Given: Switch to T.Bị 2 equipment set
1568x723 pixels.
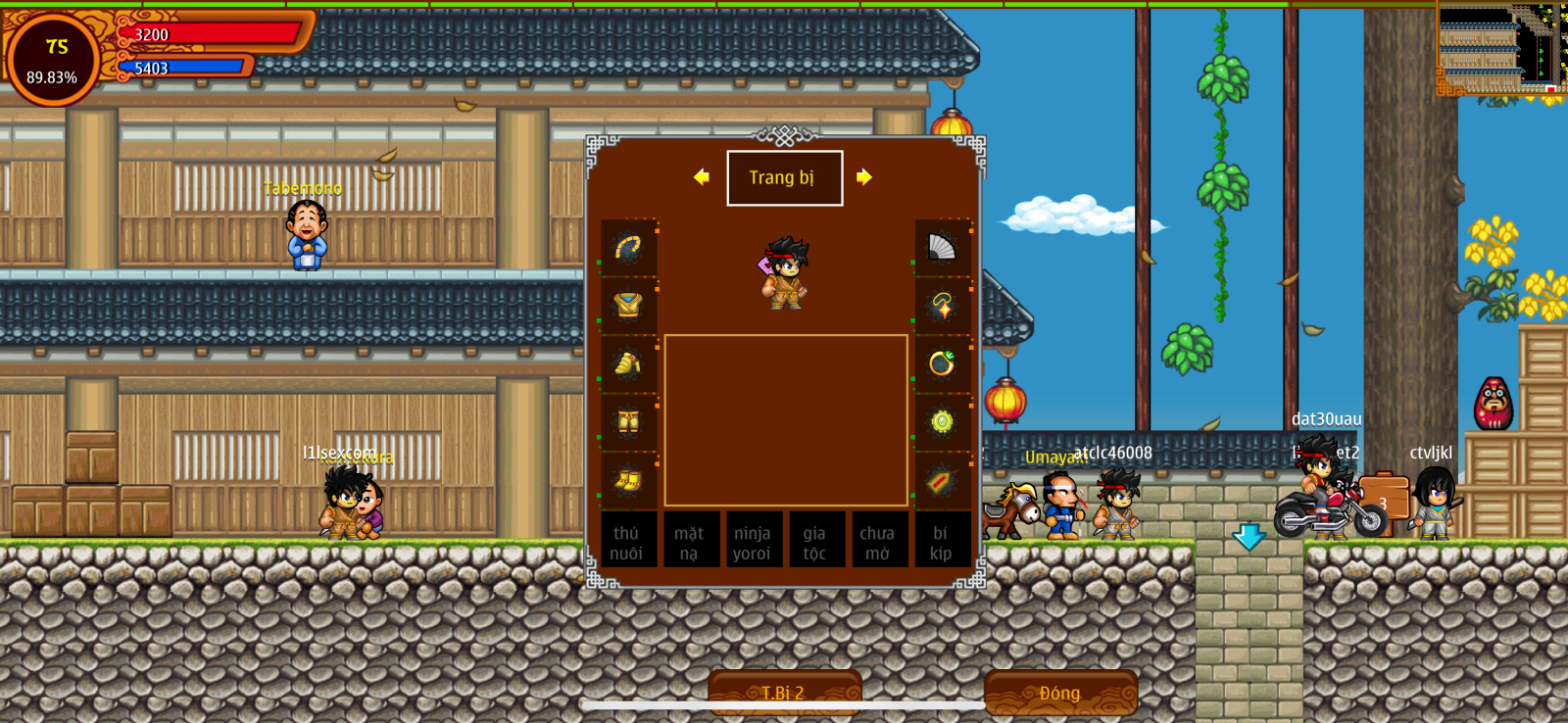Looking at the screenshot, I should coord(784,693).
